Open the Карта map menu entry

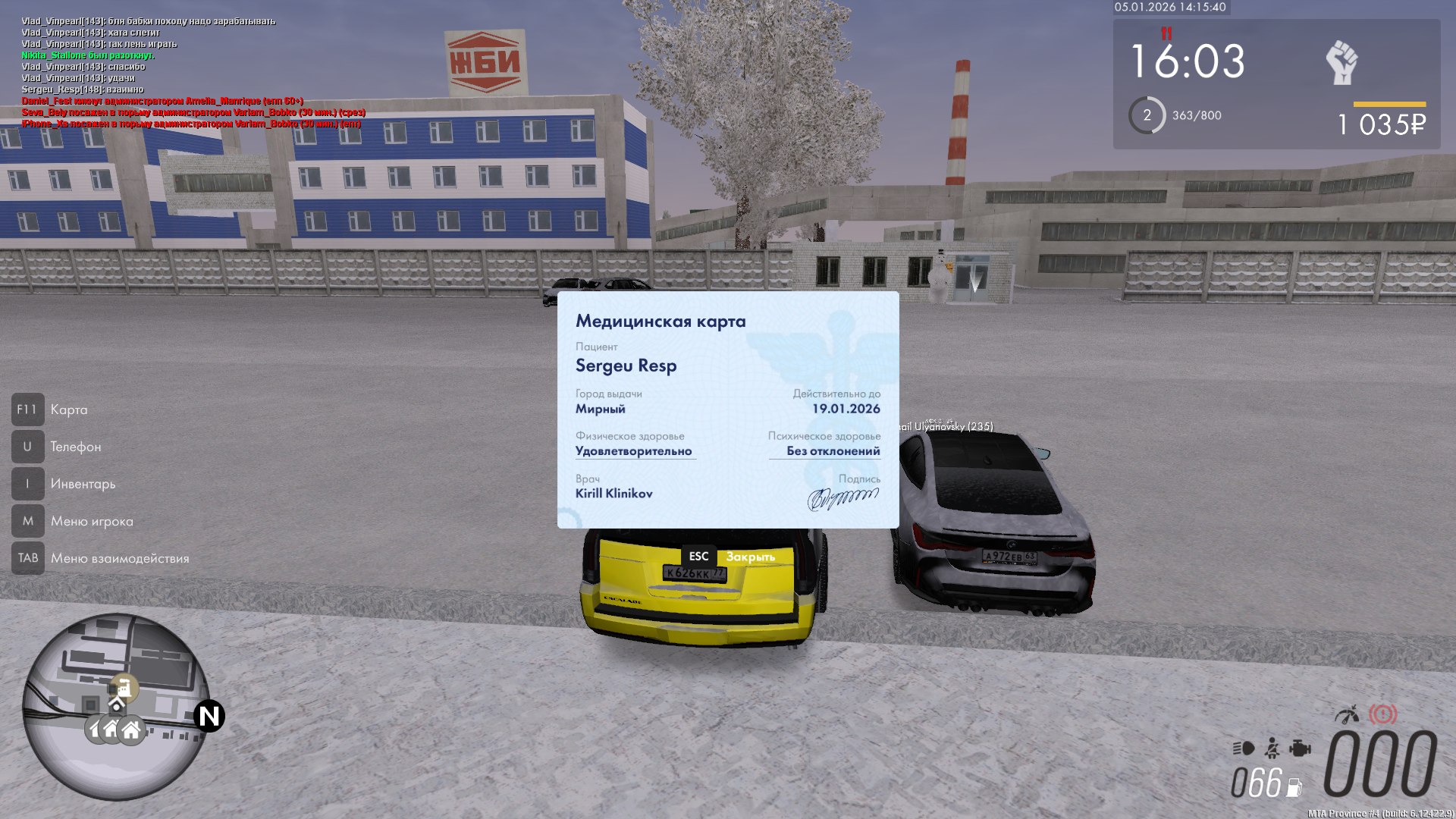(x=68, y=409)
